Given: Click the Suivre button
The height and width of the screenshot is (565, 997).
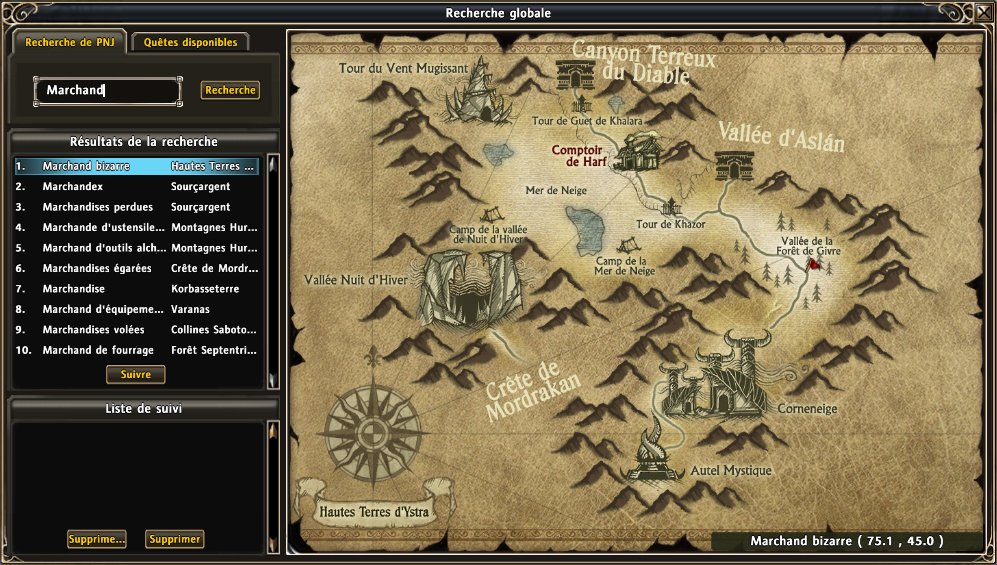Looking at the screenshot, I should 136,374.
